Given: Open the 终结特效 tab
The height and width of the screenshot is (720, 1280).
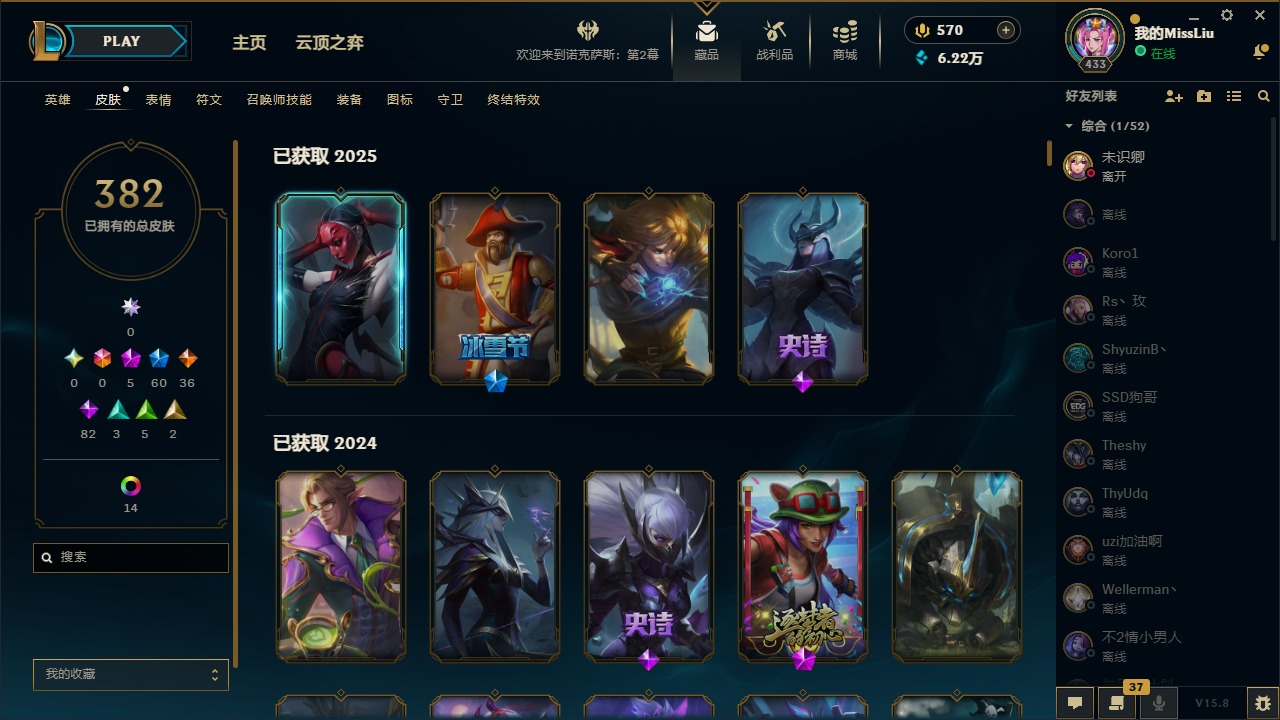Looking at the screenshot, I should (x=514, y=100).
